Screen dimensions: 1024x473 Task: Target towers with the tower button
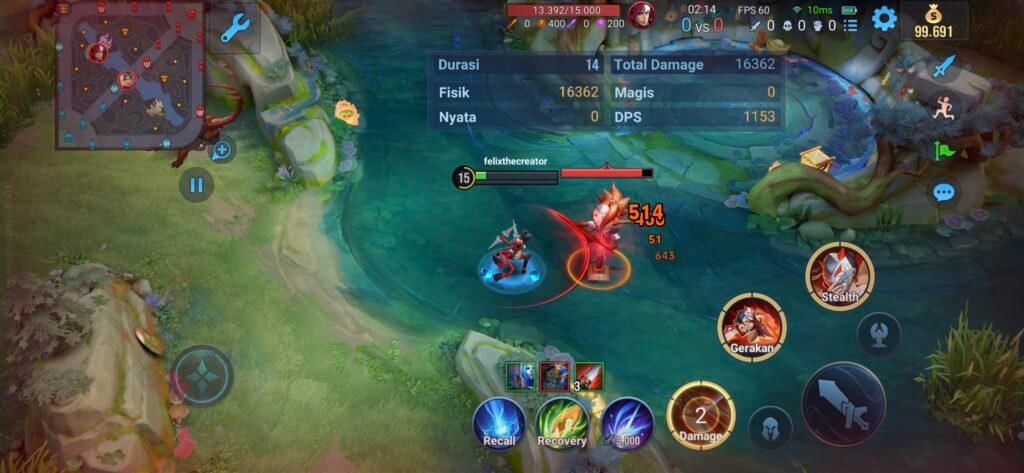click(879, 334)
